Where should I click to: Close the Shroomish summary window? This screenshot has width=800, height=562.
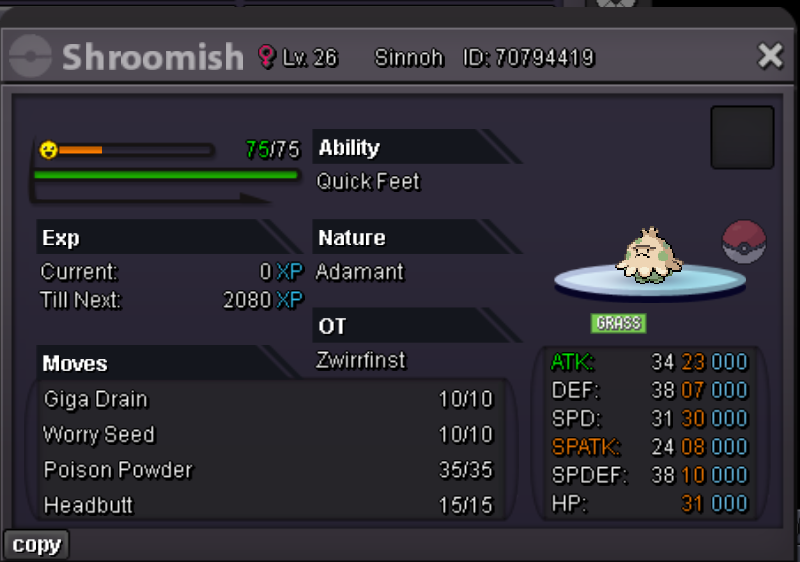pyautogui.click(x=770, y=56)
